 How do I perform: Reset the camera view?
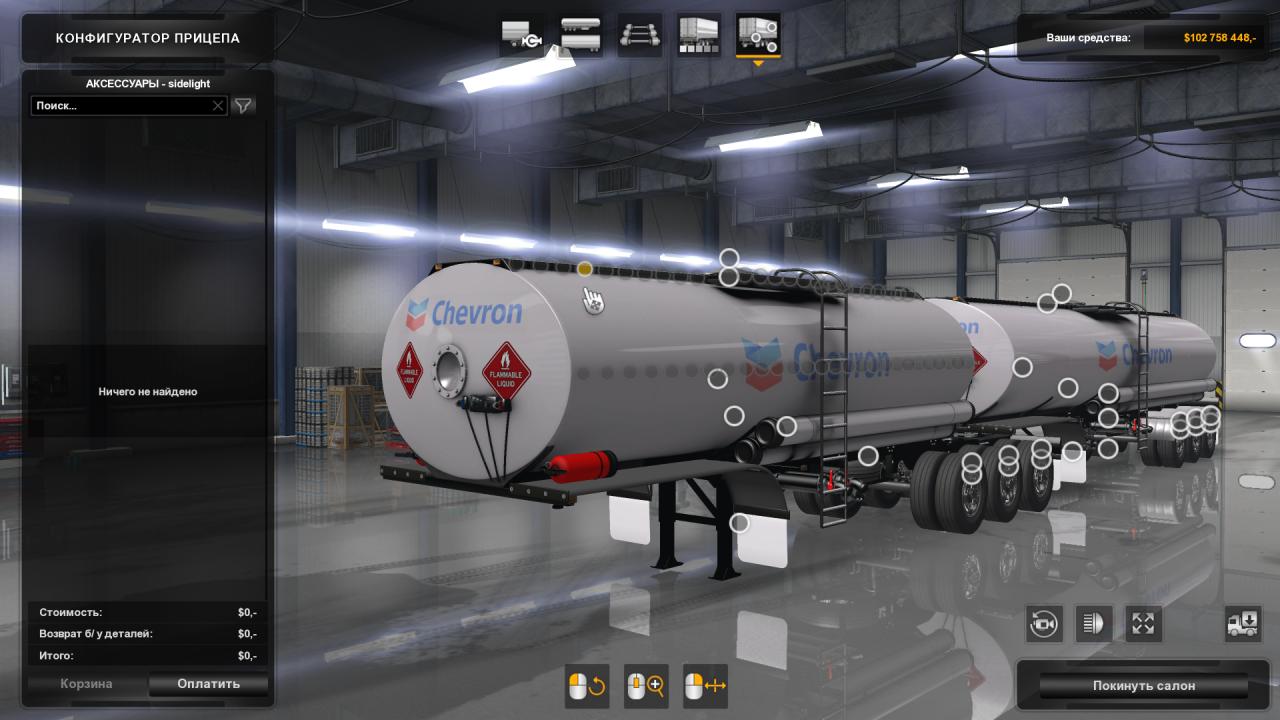point(1044,624)
